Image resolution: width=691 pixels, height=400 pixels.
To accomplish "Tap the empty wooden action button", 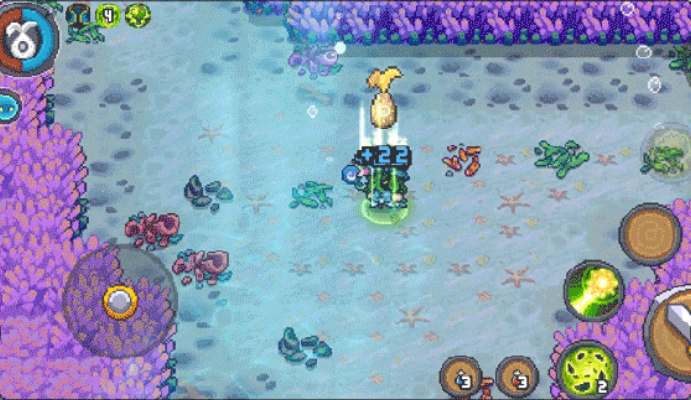I will point(650,234).
